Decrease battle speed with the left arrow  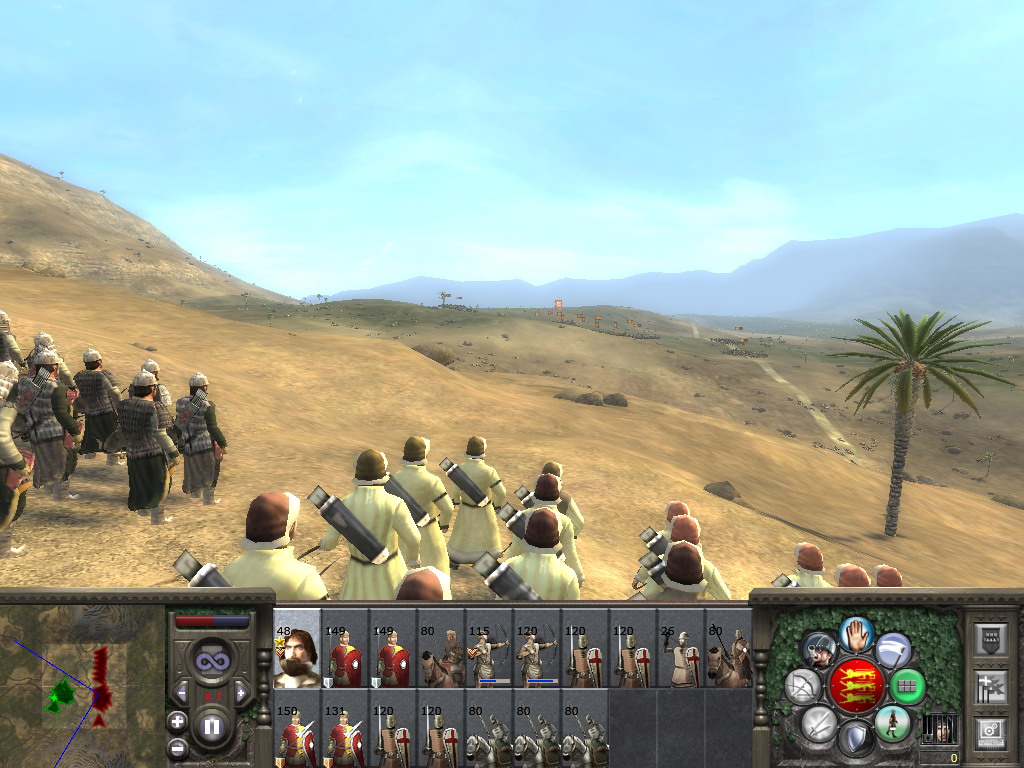181,691
